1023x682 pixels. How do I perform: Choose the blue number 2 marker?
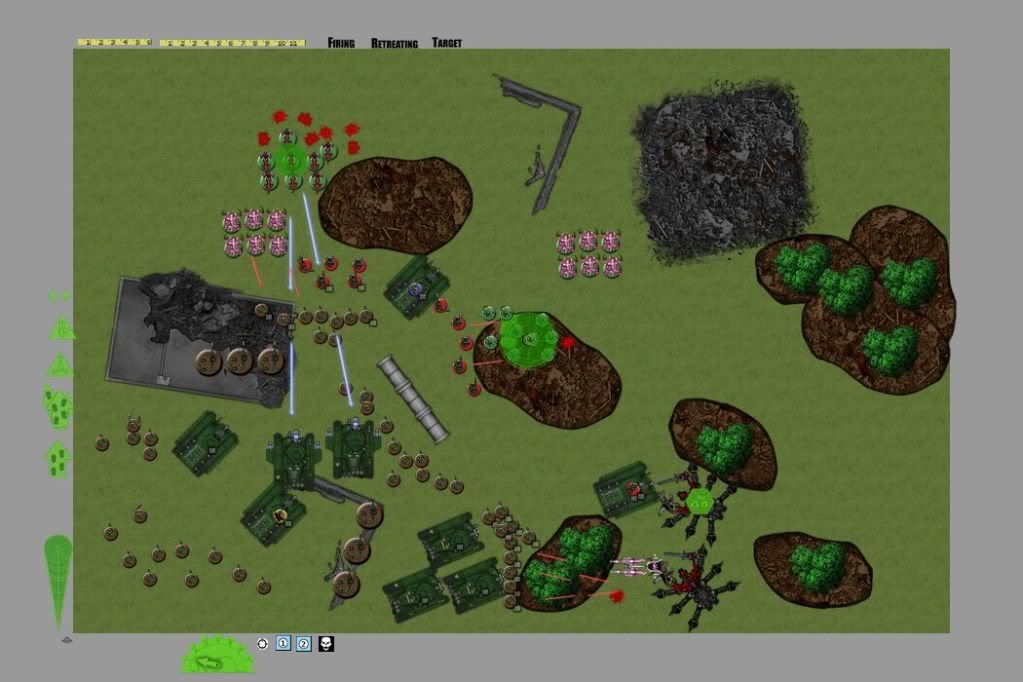[x=304, y=644]
